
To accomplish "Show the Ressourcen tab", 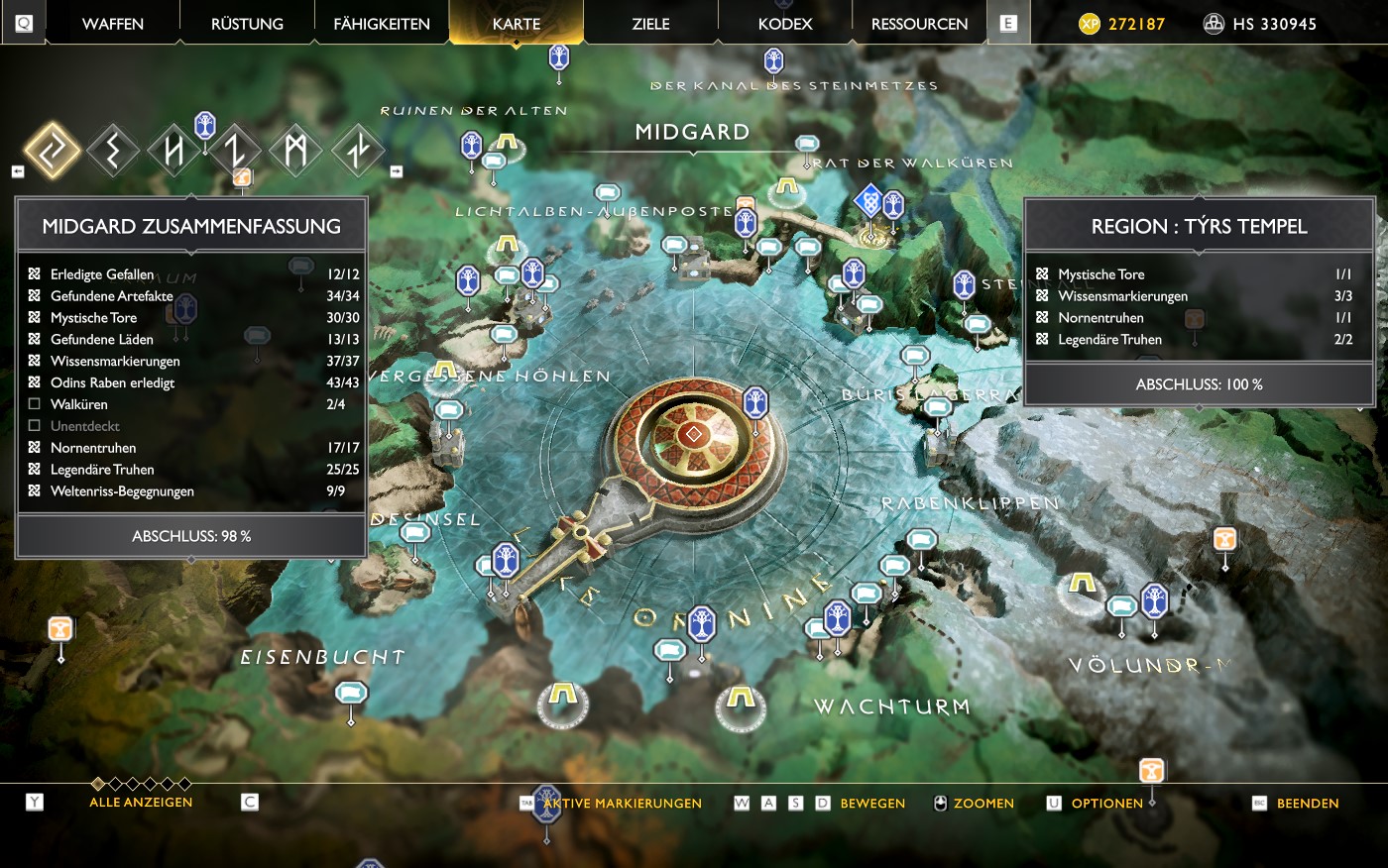I will pyautogui.click(x=919, y=24).
